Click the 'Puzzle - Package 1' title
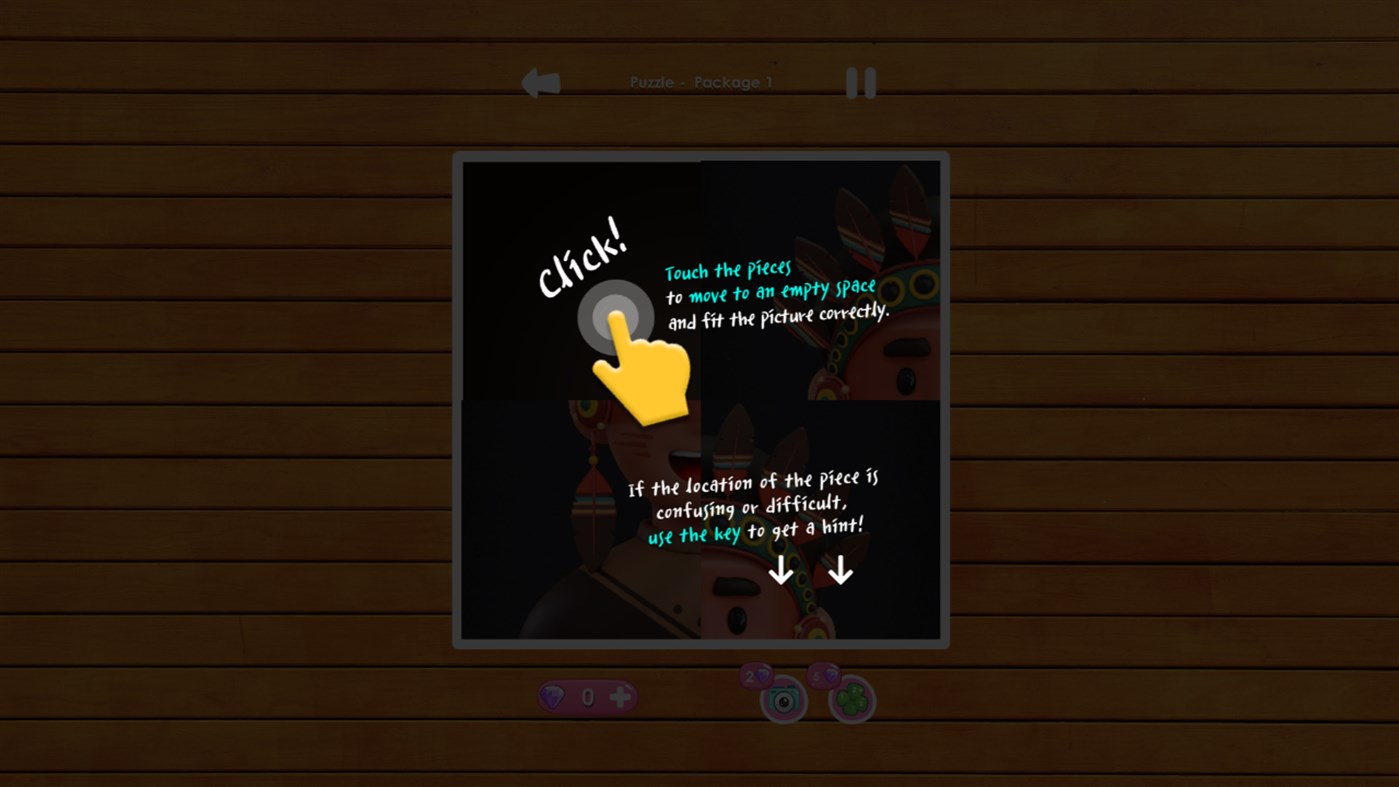 [x=700, y=81]
